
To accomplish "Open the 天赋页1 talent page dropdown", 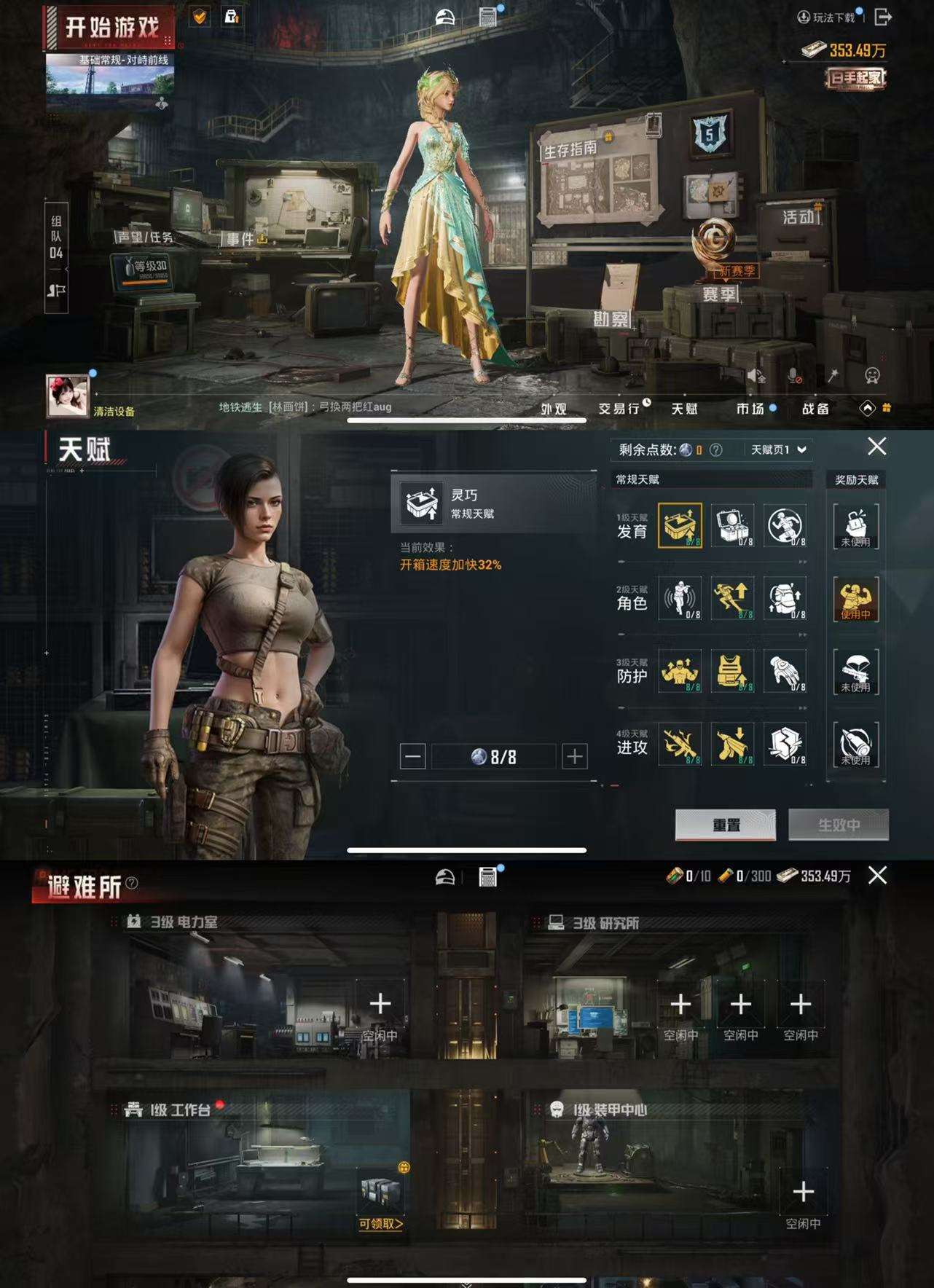I will (778, 449).
